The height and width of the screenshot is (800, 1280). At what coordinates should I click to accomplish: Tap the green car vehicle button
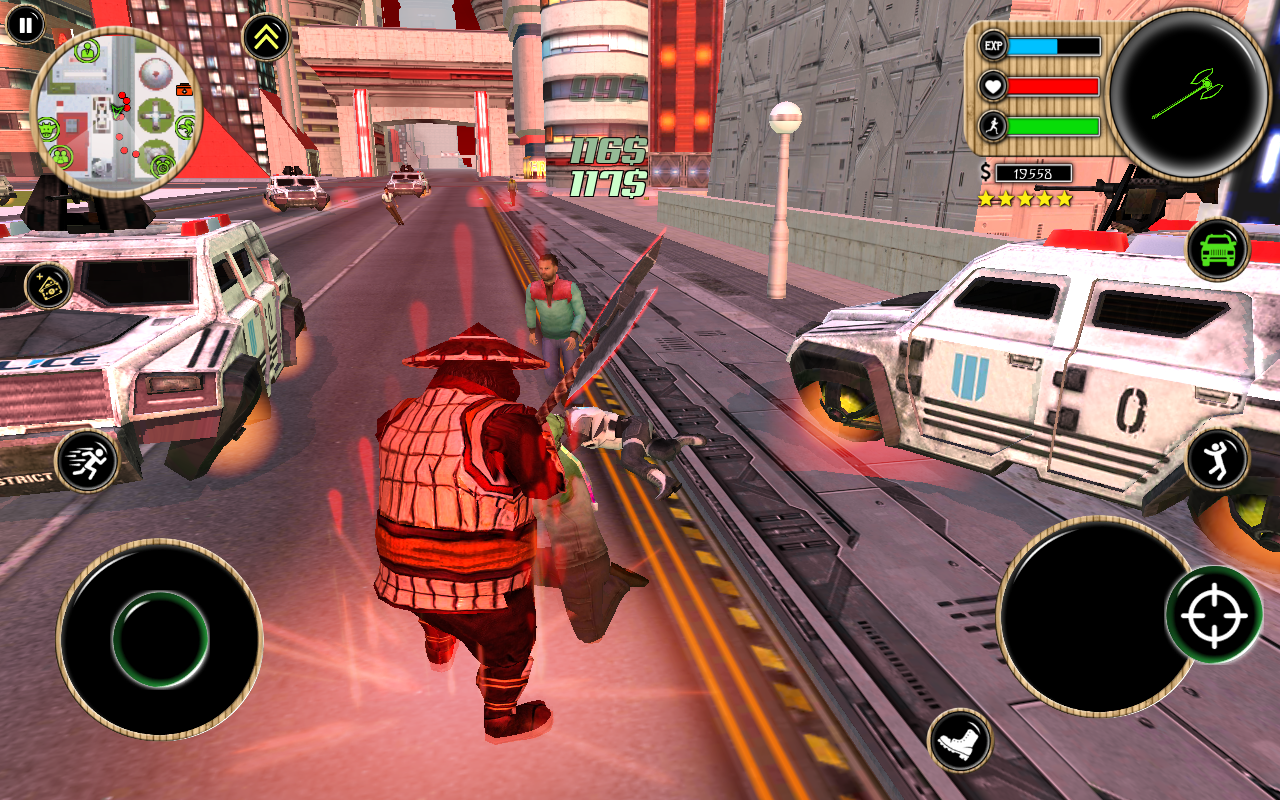(1217, 249)
